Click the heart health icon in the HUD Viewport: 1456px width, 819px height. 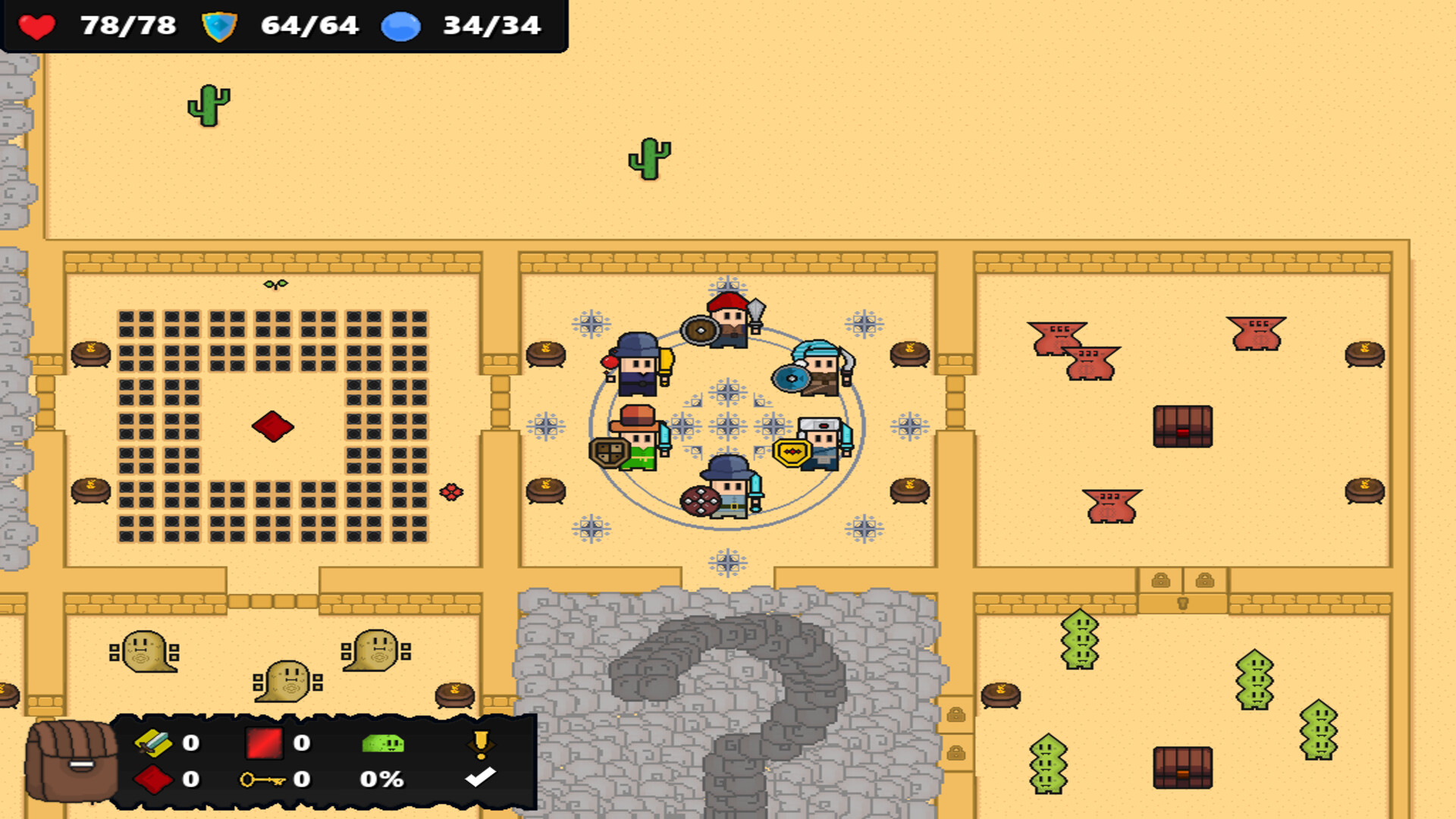[x=36, y=26]
